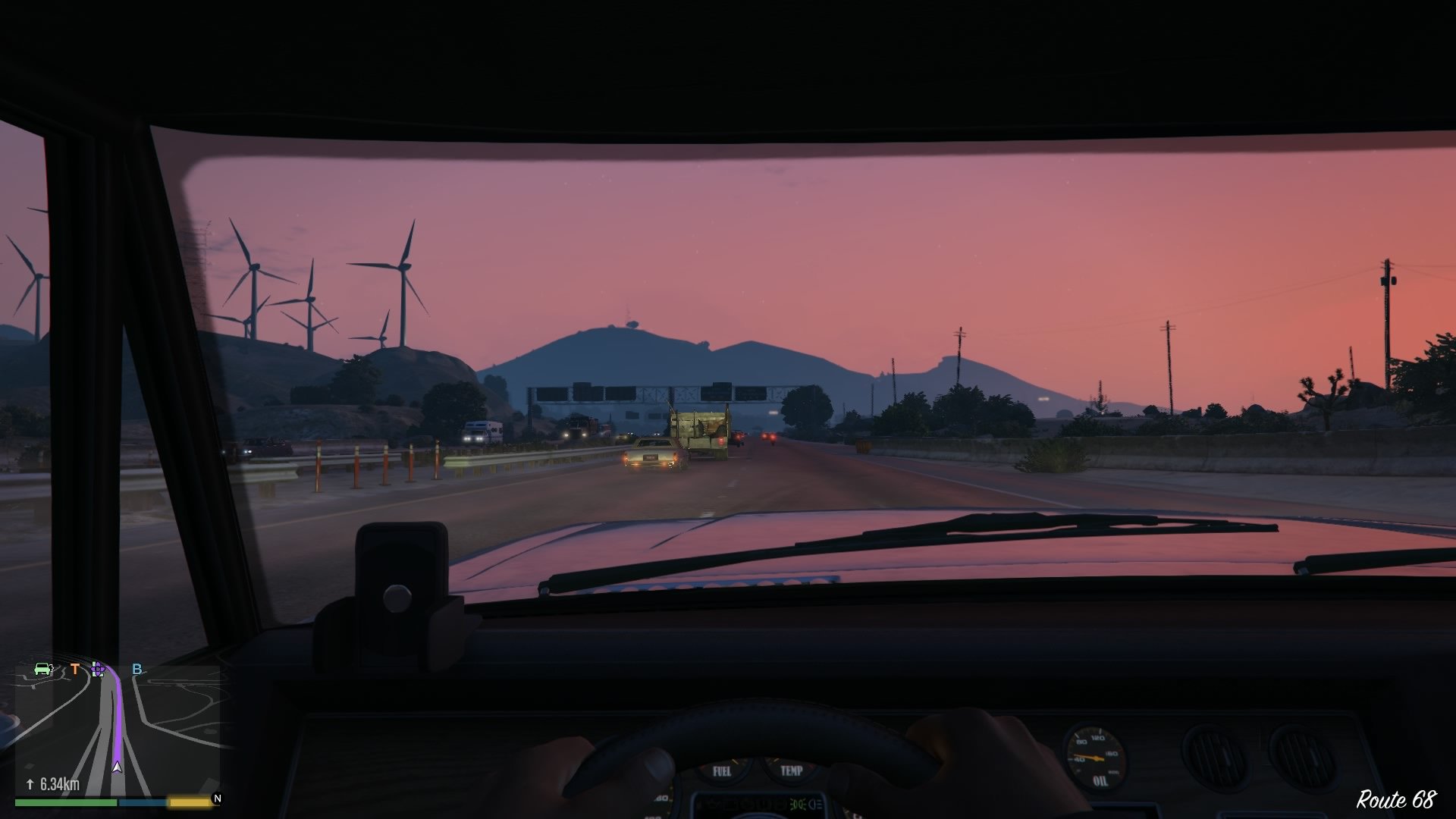This screenshot has width=1456, height=819.
Task: Click the upward route arrow next to 6.34km
Action: click(30, 783)
